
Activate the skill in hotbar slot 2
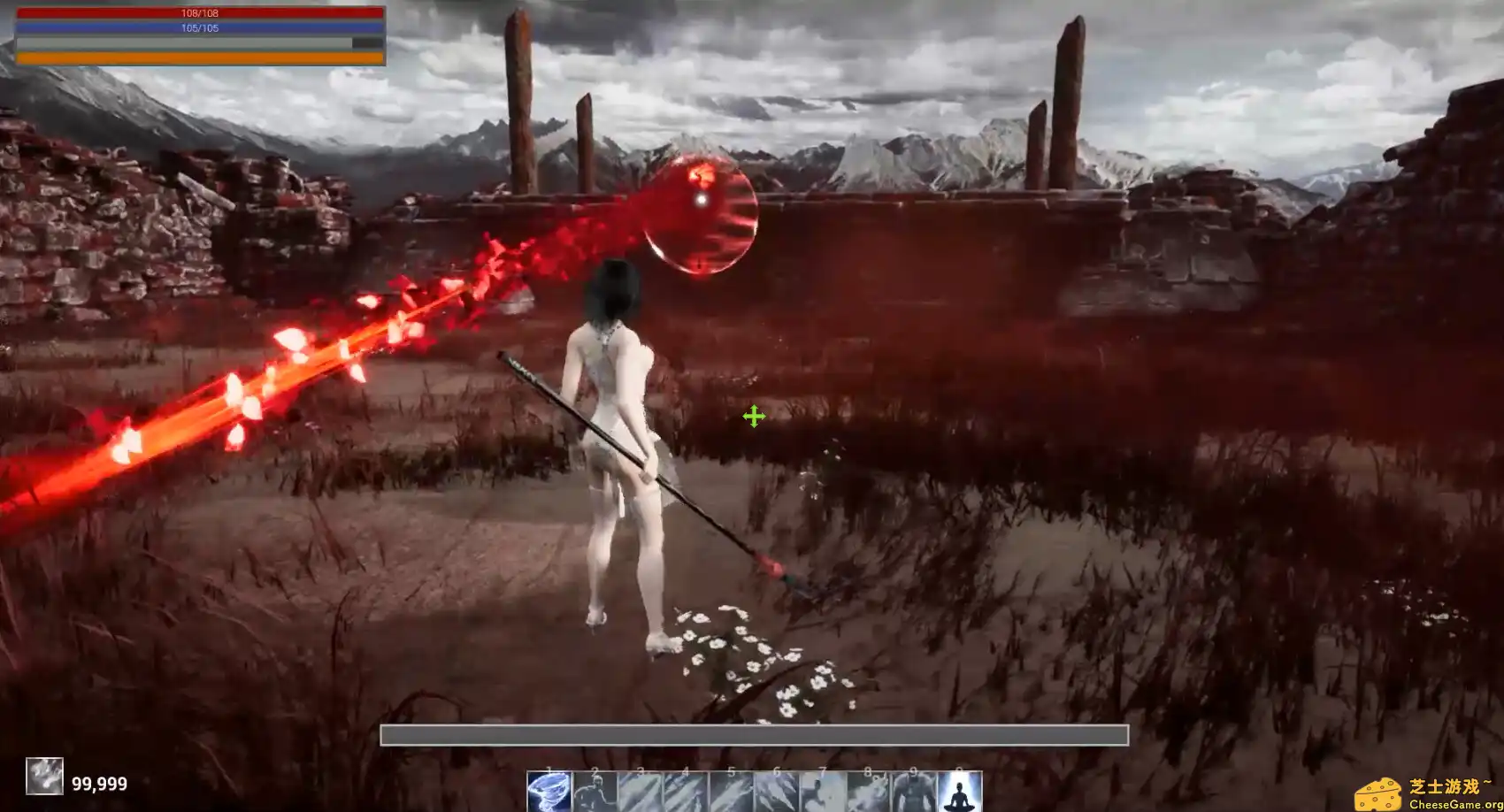coord(595,792)
